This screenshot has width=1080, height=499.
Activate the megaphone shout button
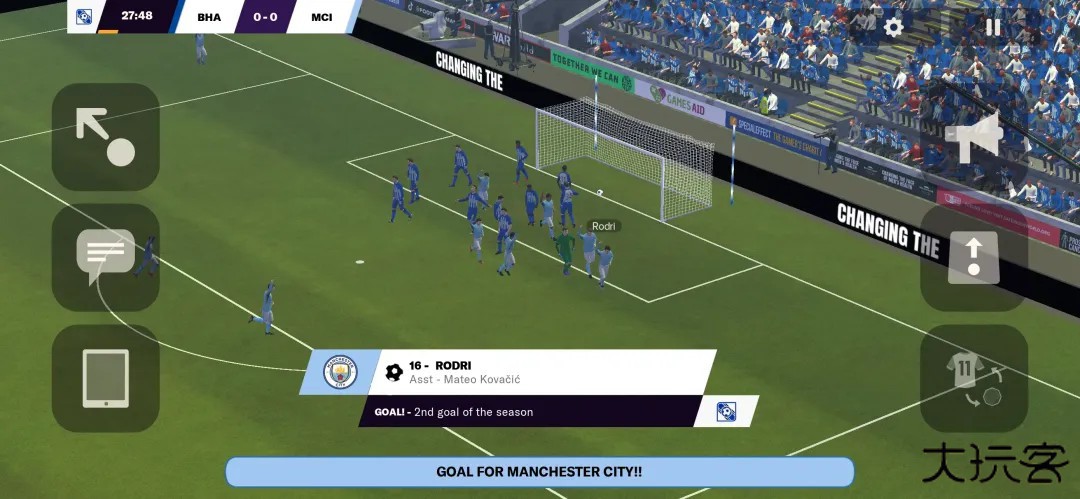[973, 137]
